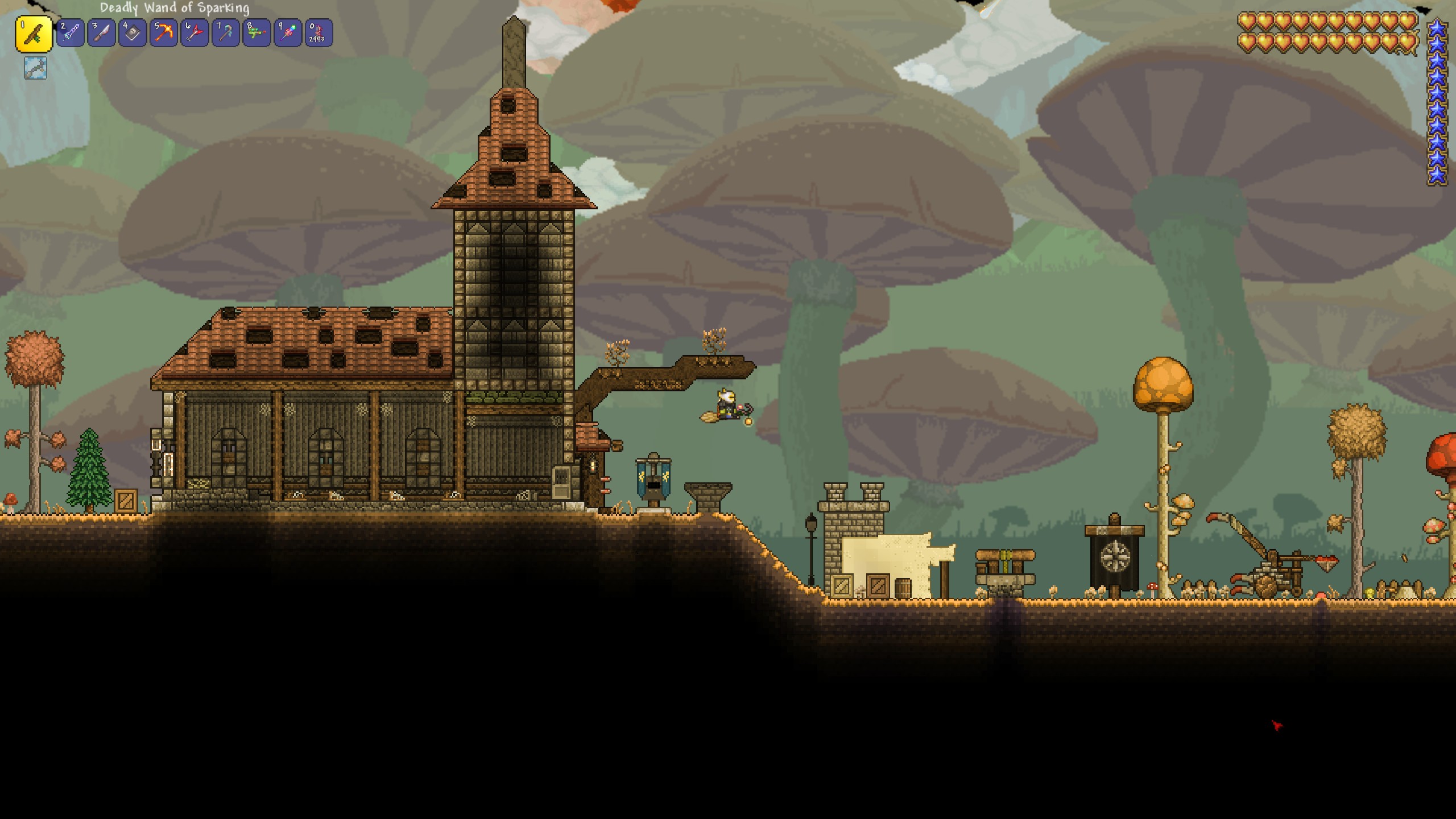Select the skull spell book in slot 4
Viewport: 1456px width, 819px height.
tap(133, 34)
